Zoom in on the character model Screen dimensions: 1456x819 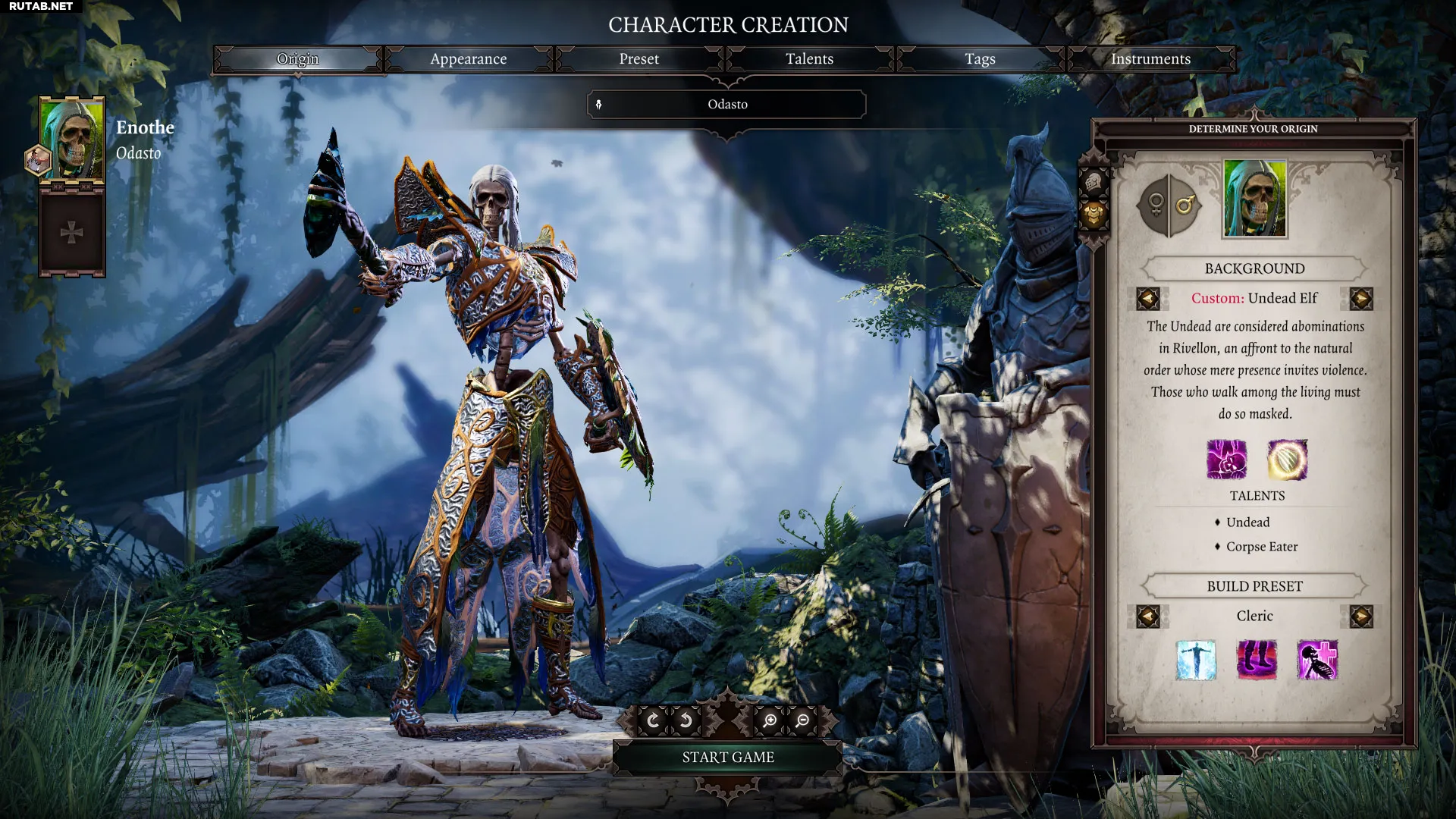(x=770, y=720)
